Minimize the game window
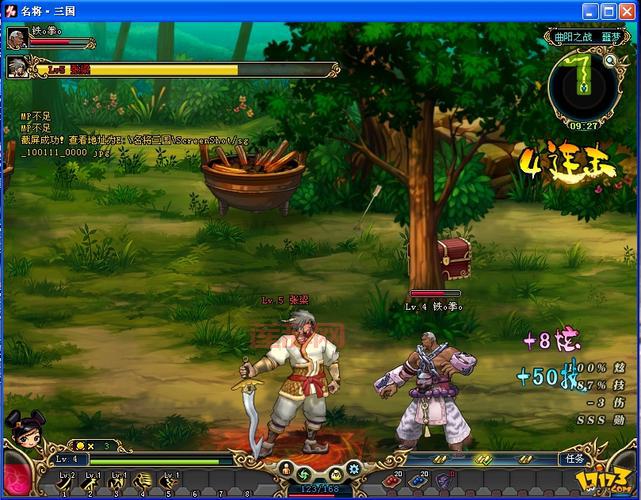641x500 pixels. [591, 10]
